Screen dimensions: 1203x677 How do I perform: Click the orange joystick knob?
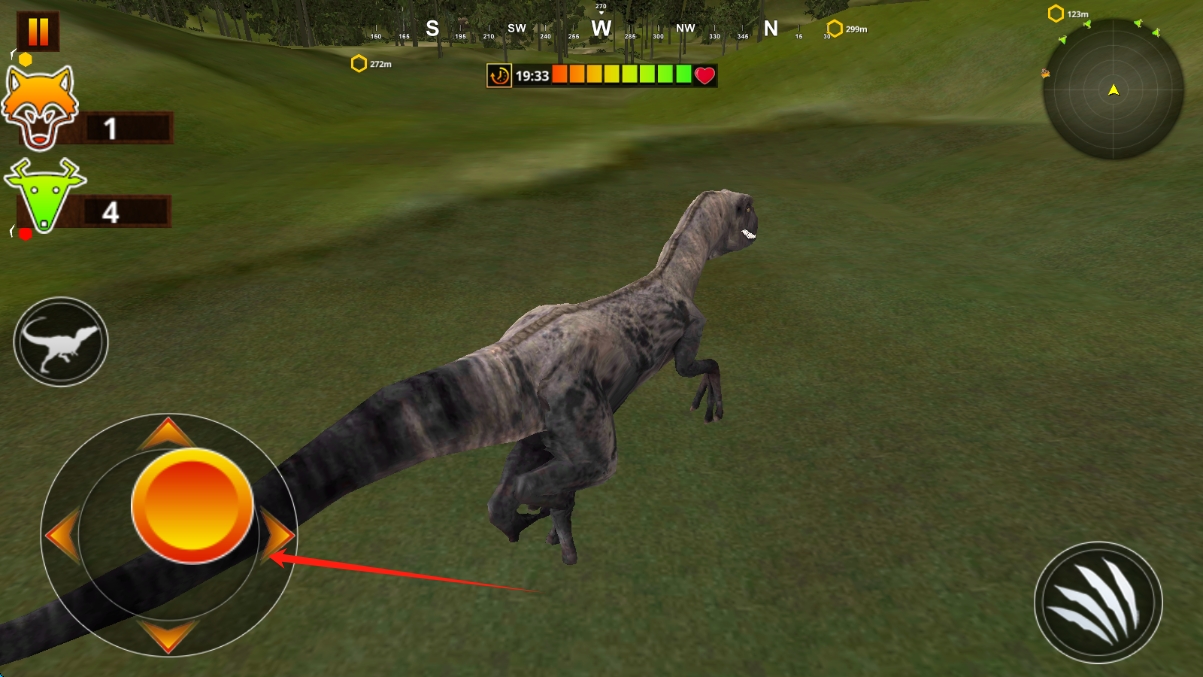(x=192, y=505)
